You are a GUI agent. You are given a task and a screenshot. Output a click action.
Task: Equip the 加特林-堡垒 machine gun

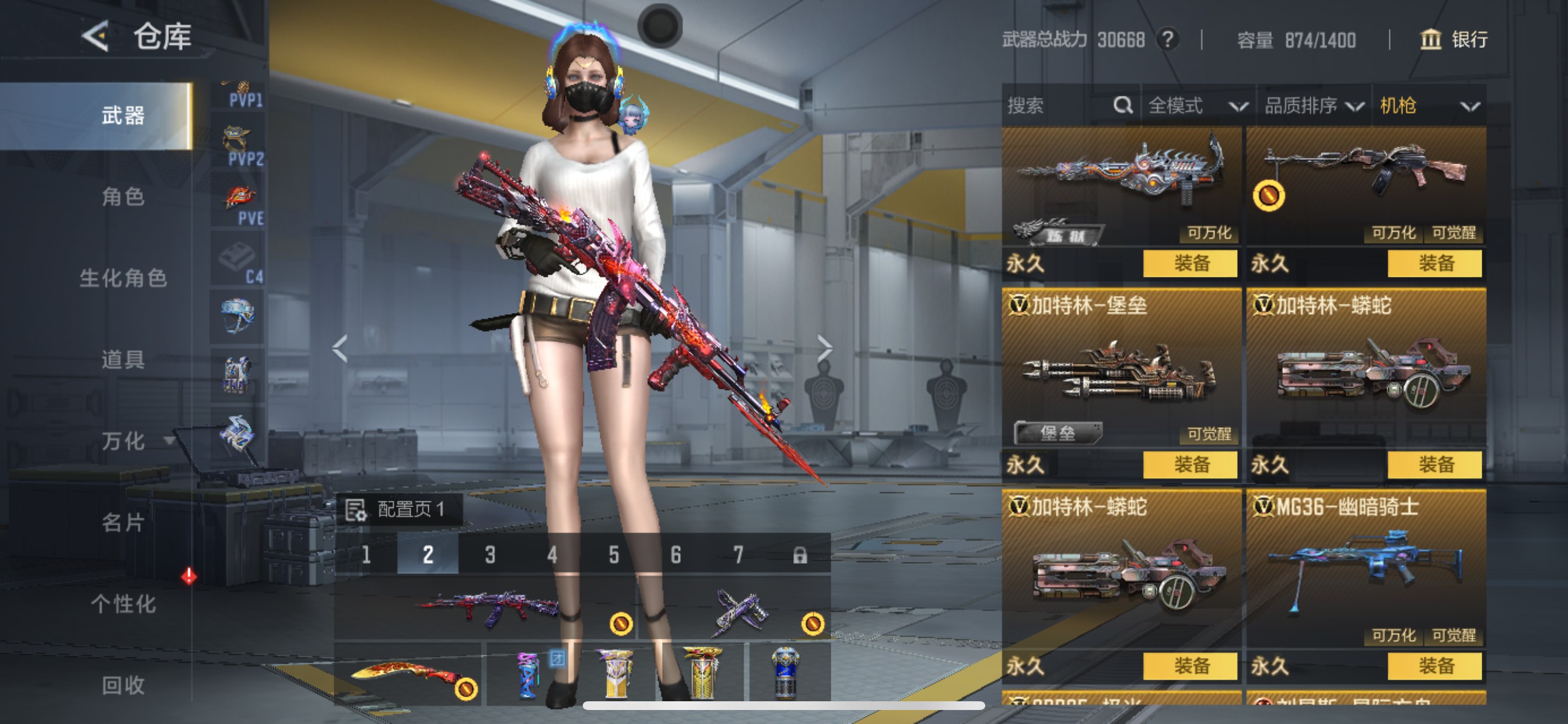click(1189, 465)
